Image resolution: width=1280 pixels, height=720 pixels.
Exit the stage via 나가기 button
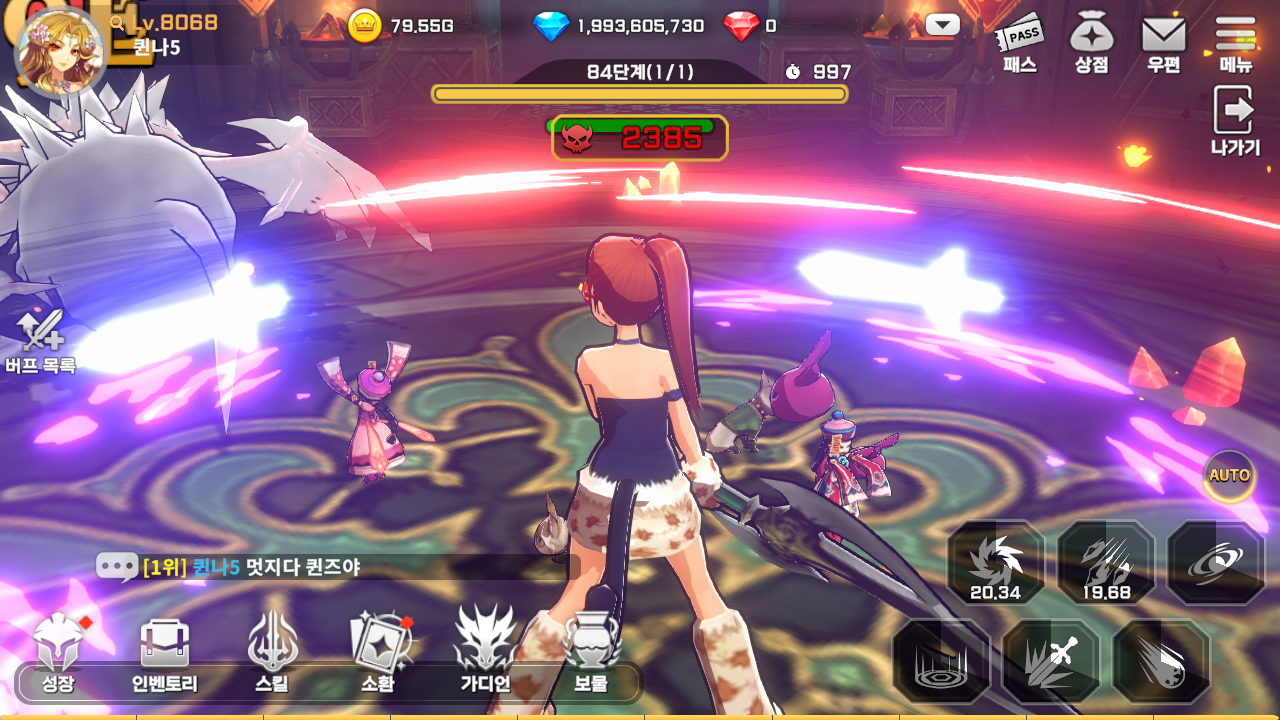tap(1235, 120)
